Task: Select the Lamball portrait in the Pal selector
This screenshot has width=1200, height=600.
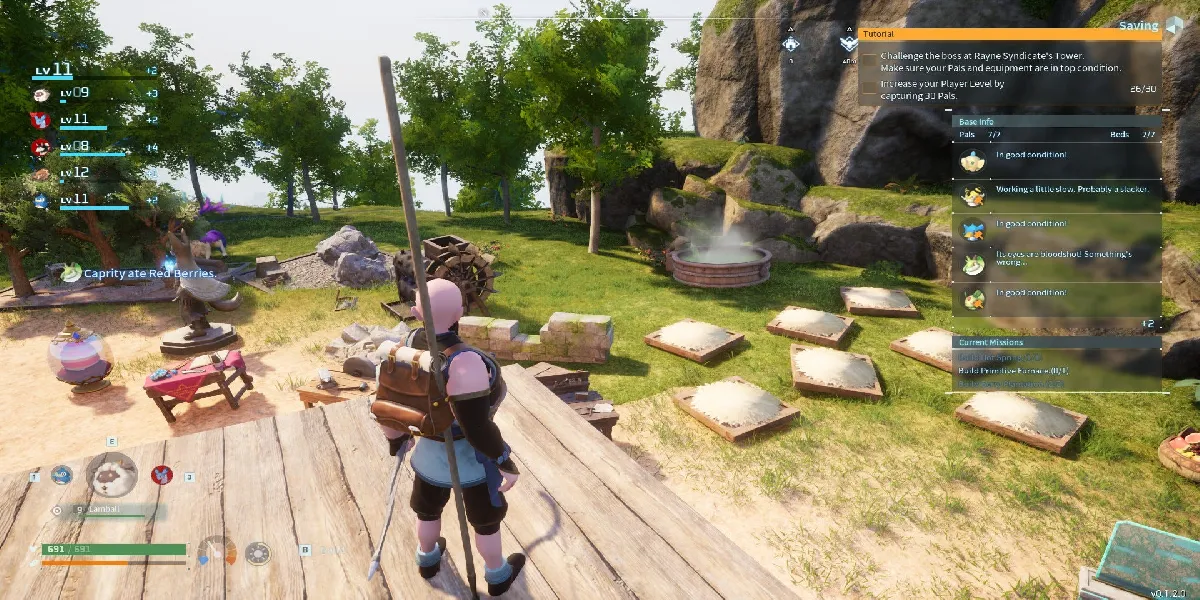Action: pyautogui.click(x=111, y=474)
